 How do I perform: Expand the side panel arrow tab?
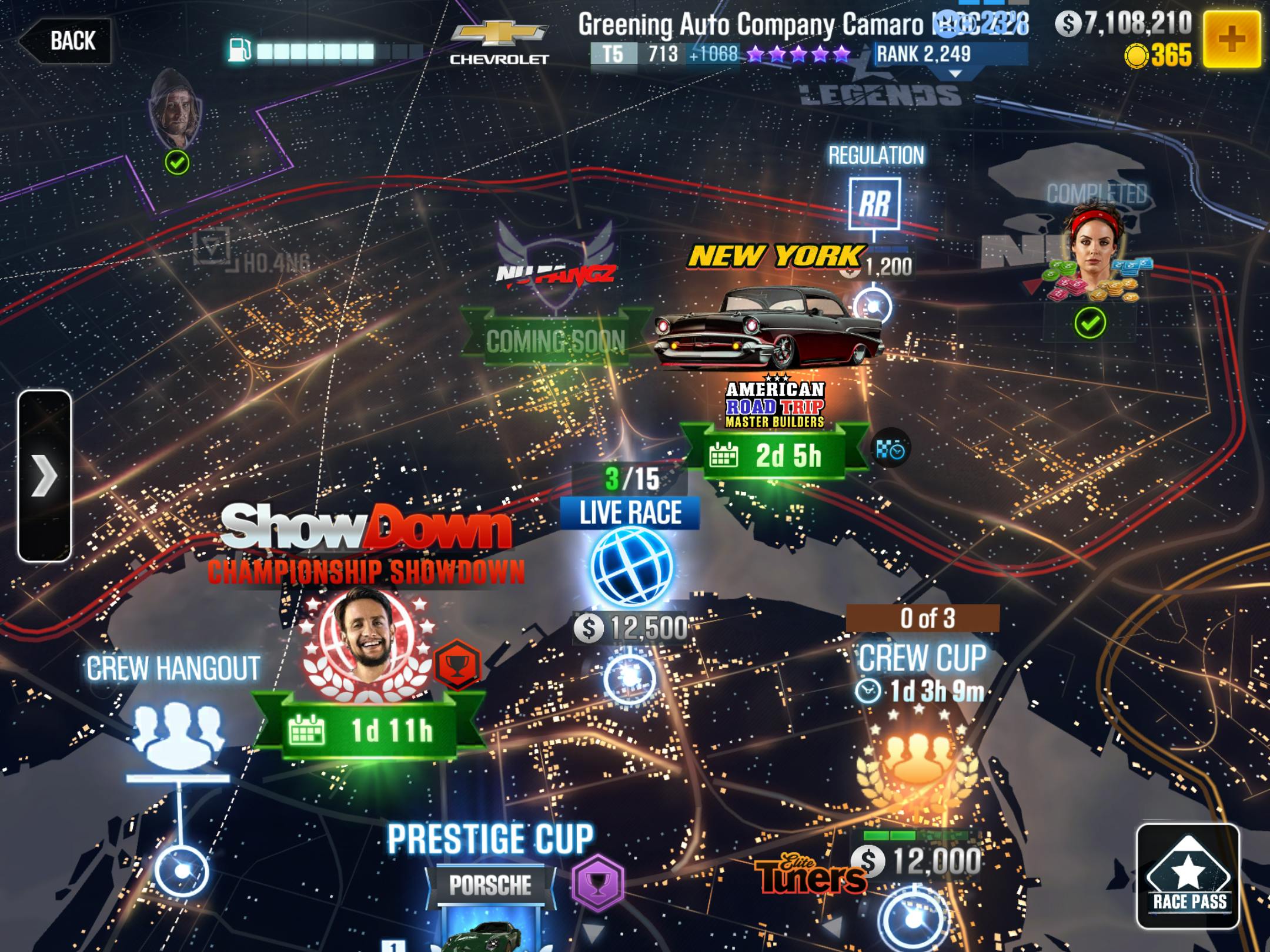45,475
